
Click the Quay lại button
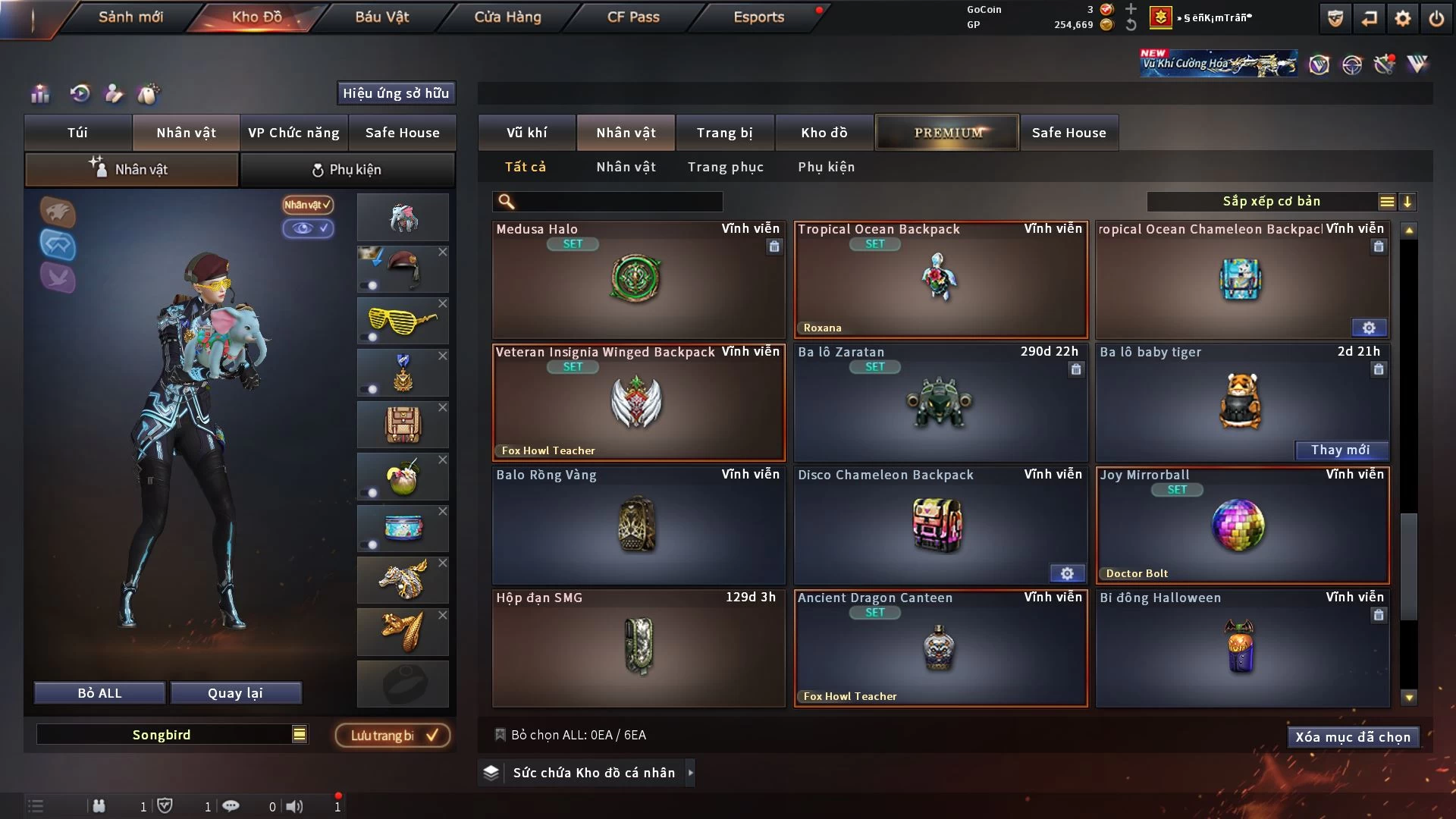(x=235, y=693)
